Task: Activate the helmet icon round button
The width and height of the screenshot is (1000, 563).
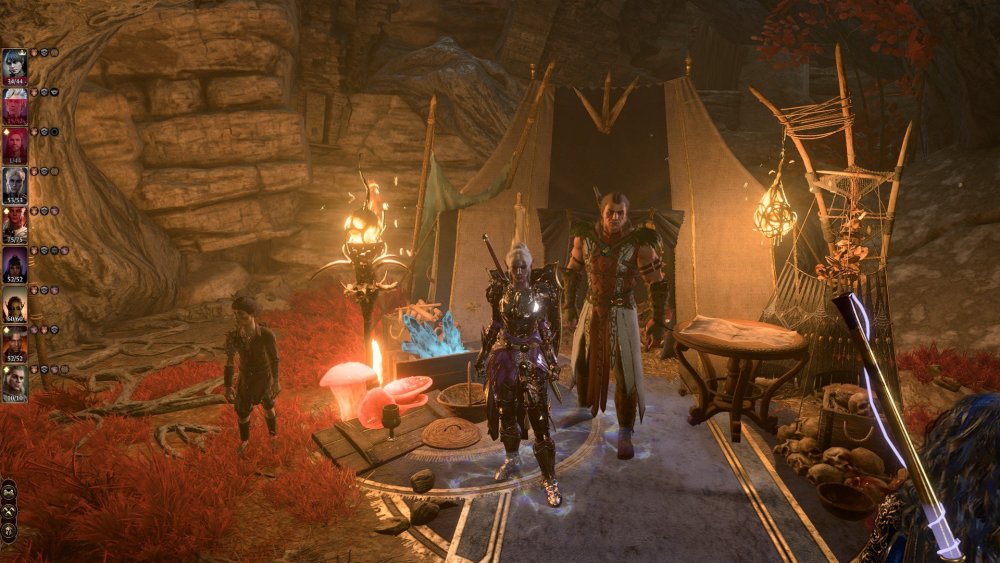Action: coord(9,530)
